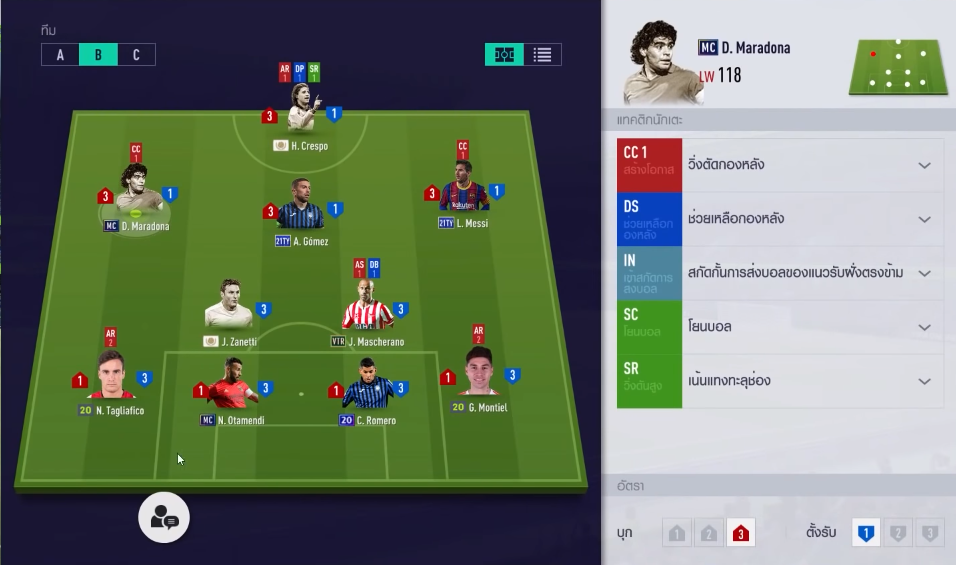Set attack level to 2
Image resolution: width=956 pixels, height=565 pixels.
click(709, 534)
